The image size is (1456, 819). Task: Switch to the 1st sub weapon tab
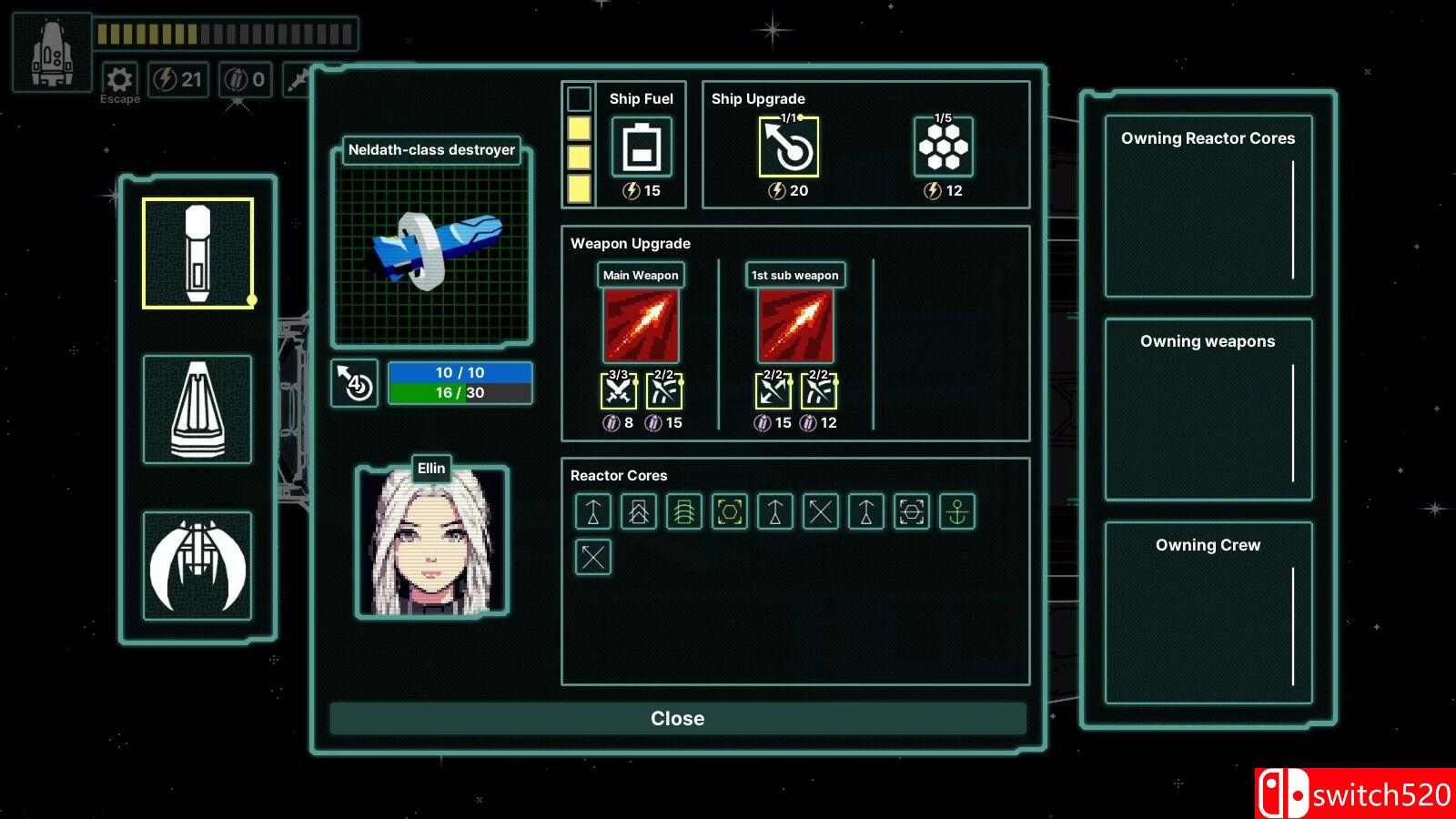(x=794, y=275)
